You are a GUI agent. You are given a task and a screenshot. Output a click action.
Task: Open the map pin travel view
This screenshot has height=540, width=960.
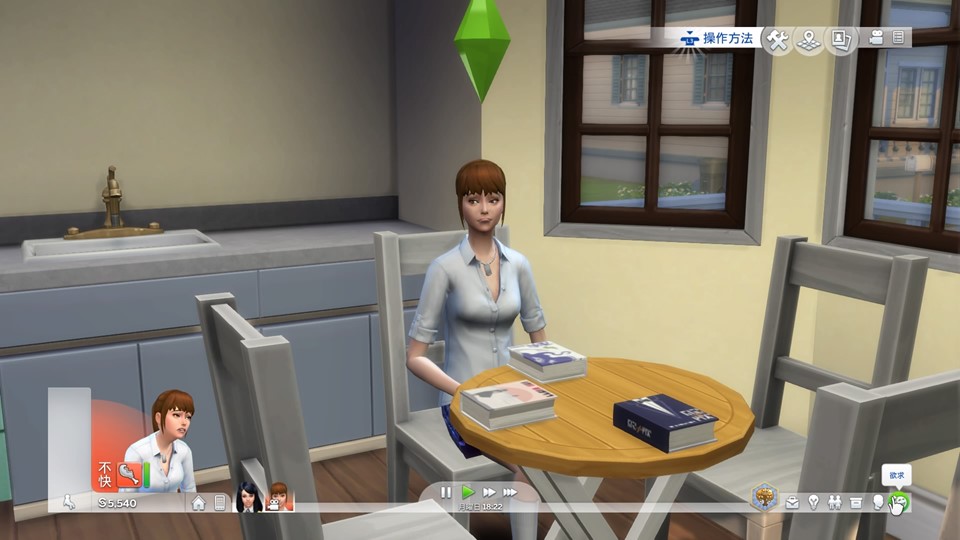[809, 40]
